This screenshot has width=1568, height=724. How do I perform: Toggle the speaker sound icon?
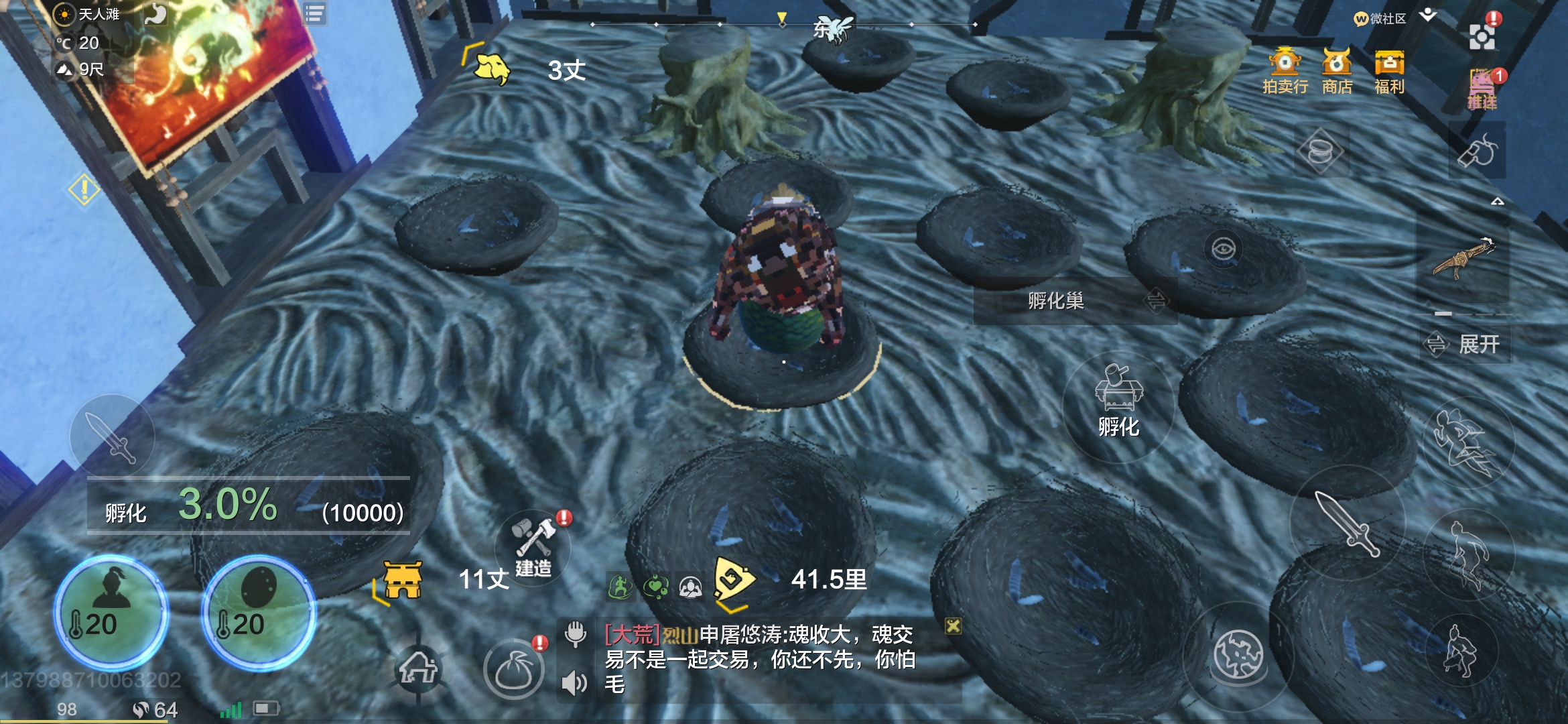pos(574,683)
